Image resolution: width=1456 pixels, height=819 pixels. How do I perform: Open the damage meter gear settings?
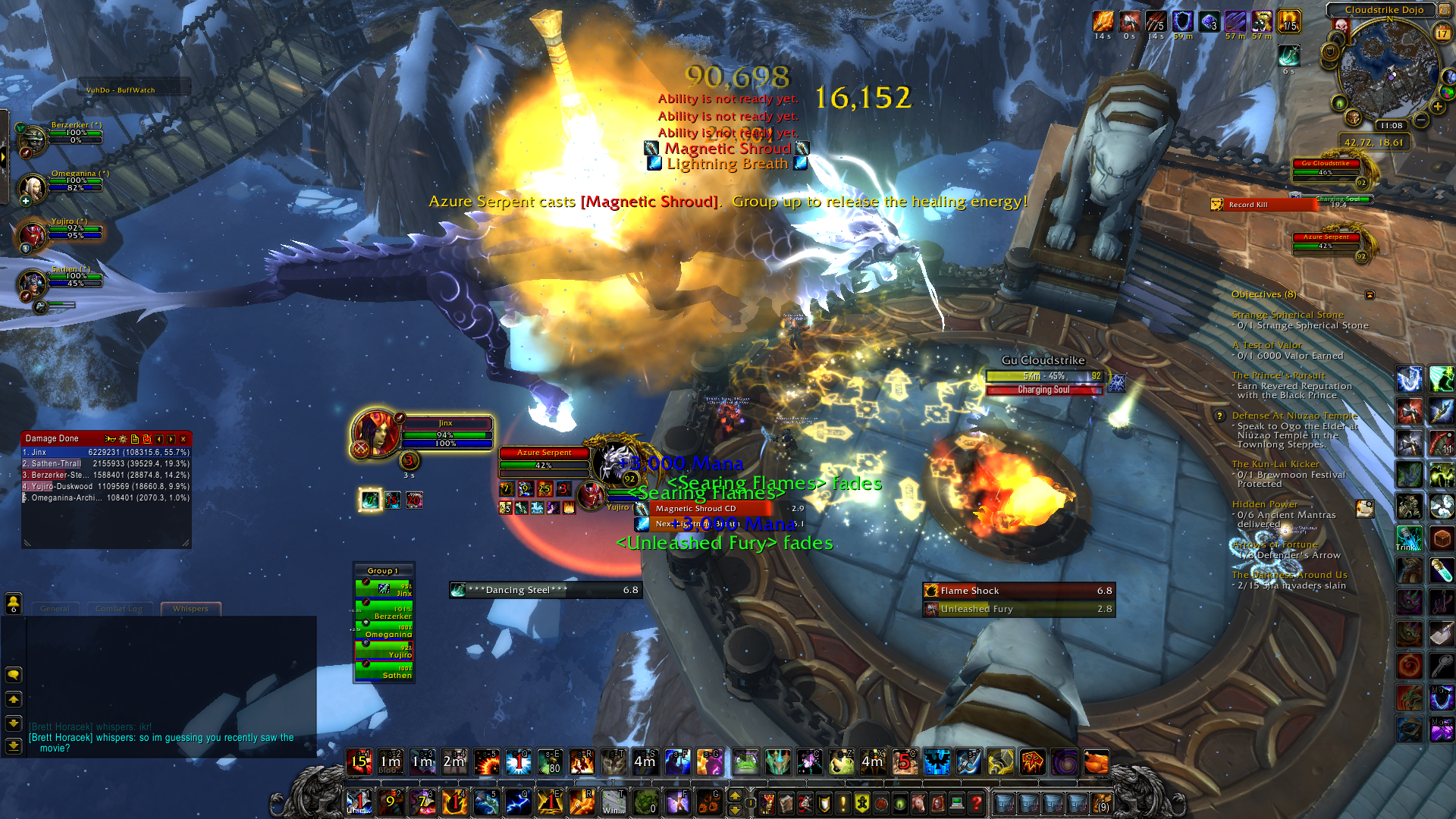click(x=123, y=439)
